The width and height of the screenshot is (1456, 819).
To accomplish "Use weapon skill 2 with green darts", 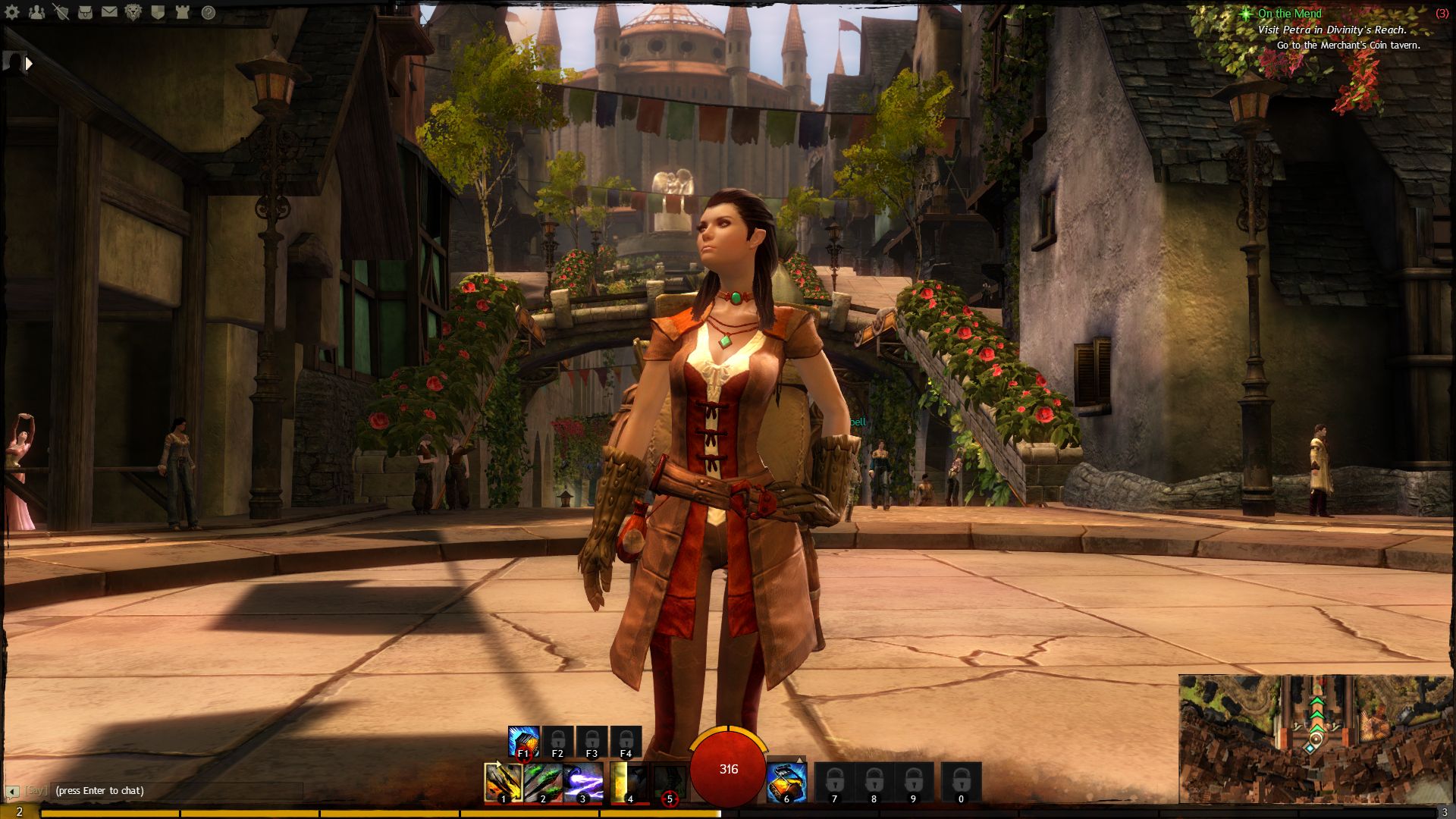I will coord(543,782).
